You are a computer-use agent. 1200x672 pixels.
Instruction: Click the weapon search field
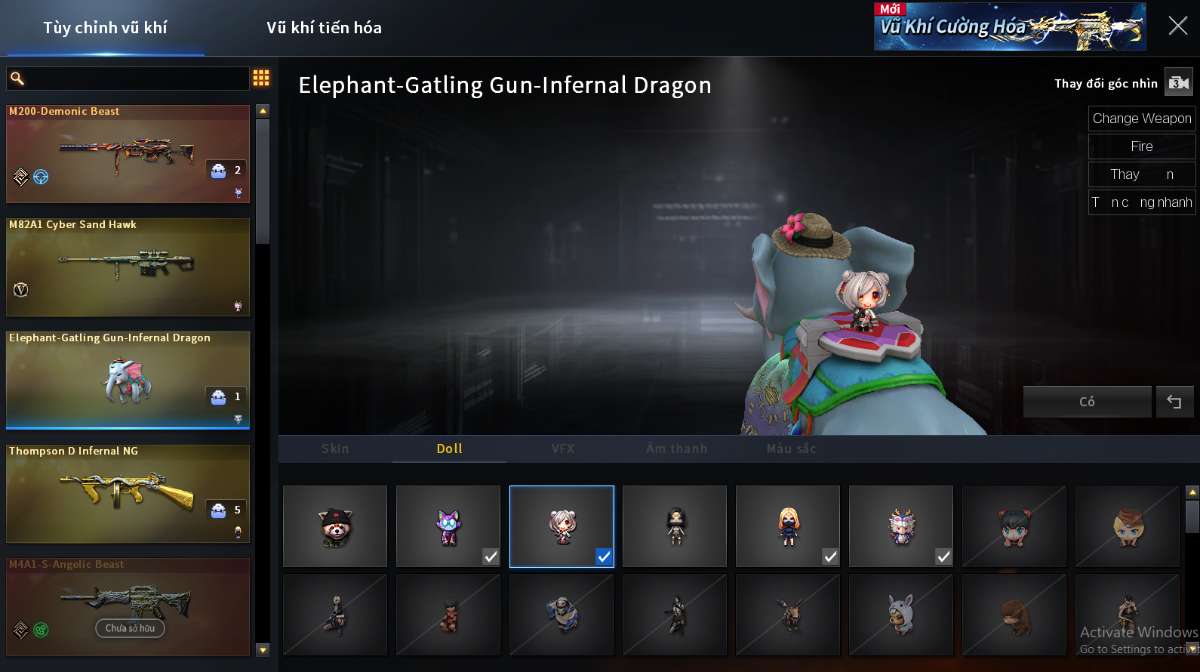click(x=128, y=78)
